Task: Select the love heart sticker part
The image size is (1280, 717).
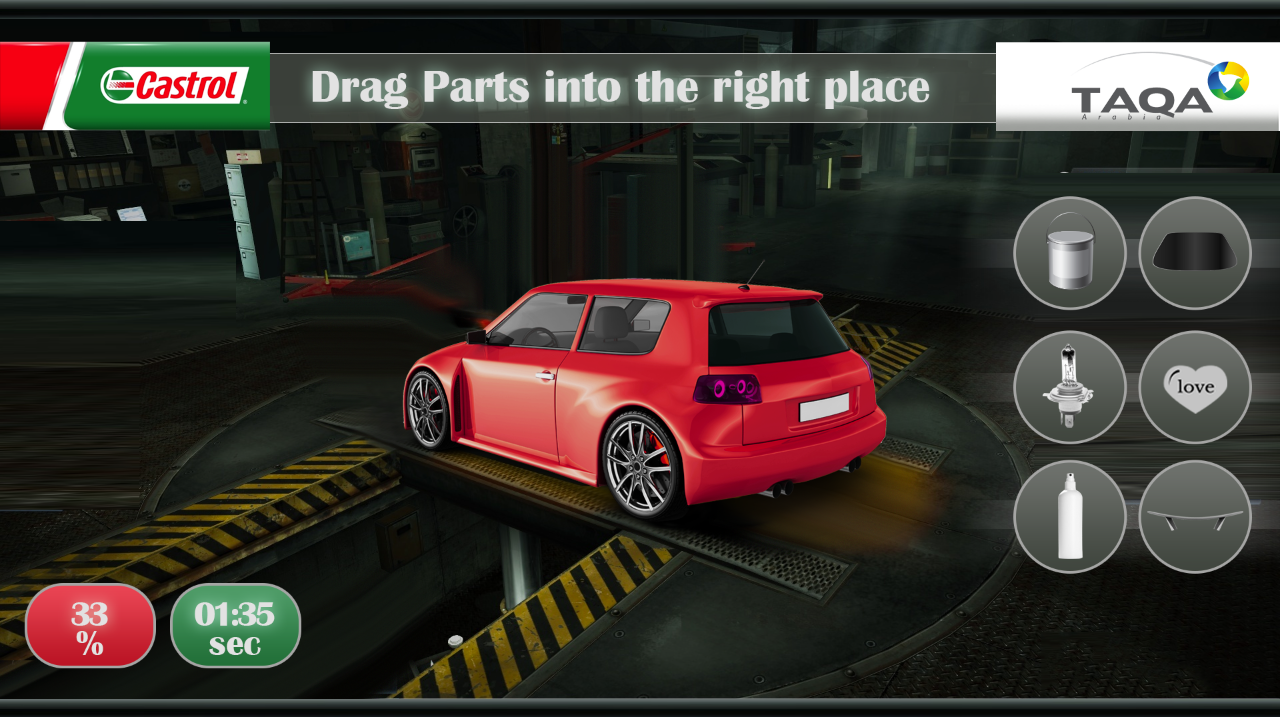Action: (x=1195, y=386)
